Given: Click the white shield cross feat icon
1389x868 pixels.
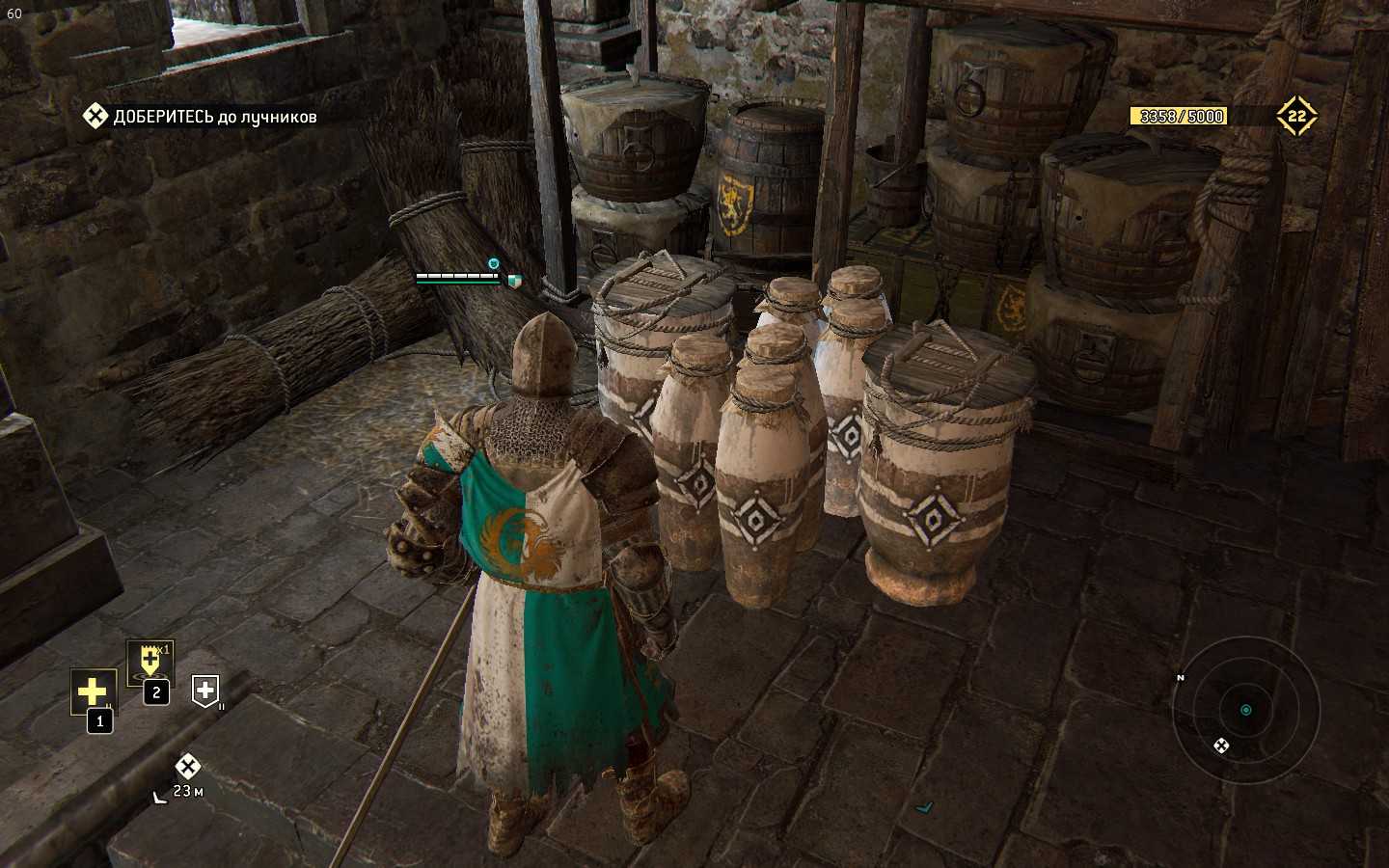Looking at the screenshot, I should click(204, 690).
